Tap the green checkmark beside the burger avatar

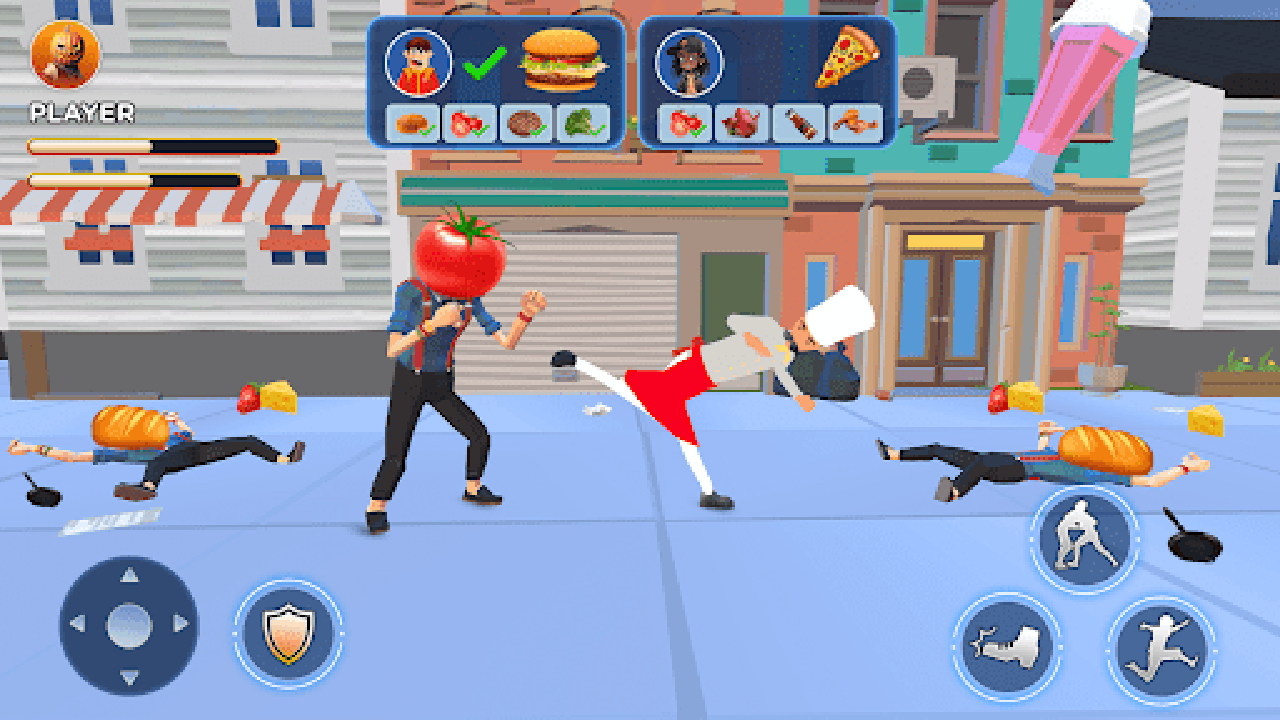pyautogui.click(x=483, y=62)
